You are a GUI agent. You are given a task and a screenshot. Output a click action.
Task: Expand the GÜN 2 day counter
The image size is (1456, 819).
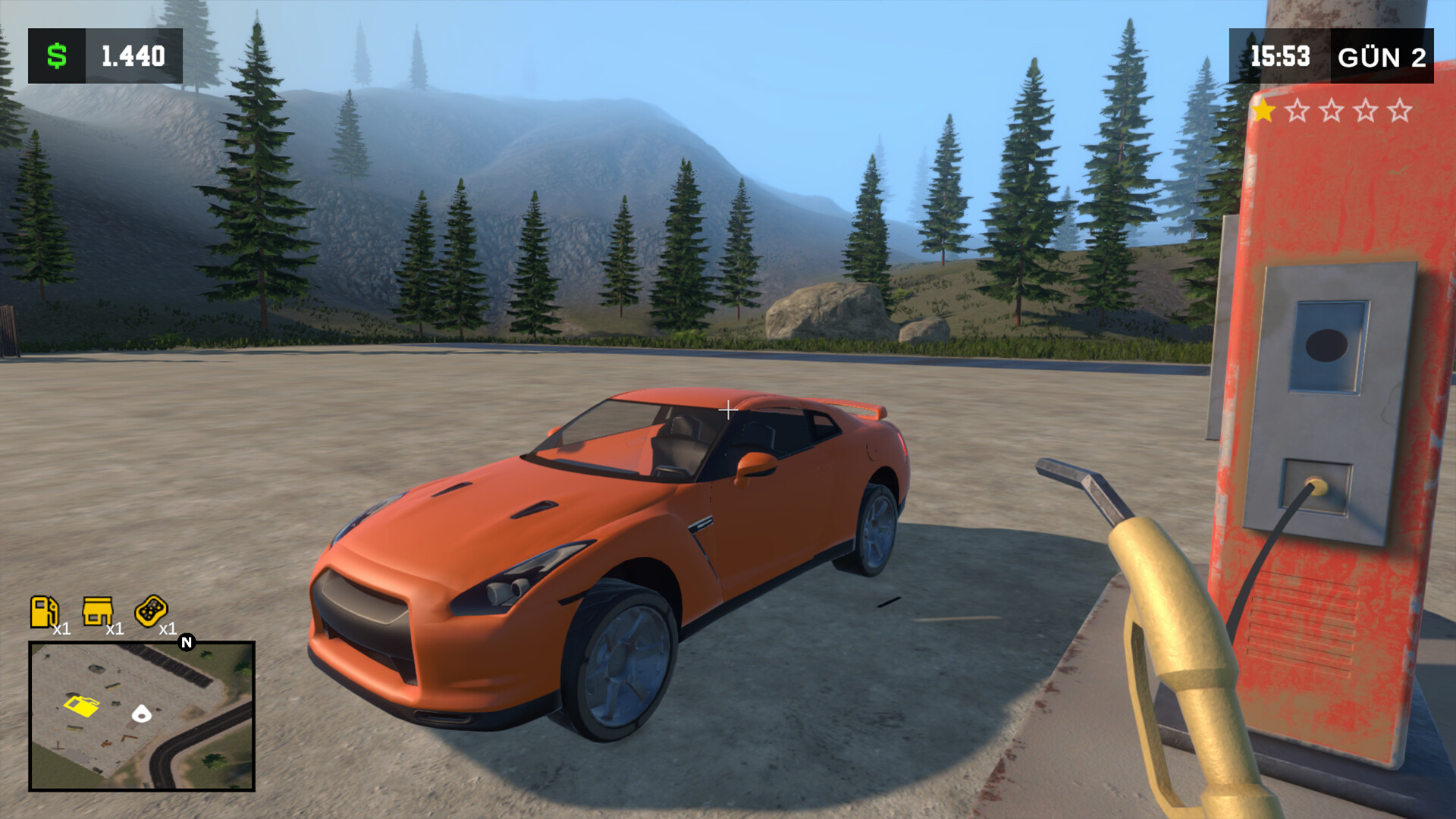[1382, 58]
